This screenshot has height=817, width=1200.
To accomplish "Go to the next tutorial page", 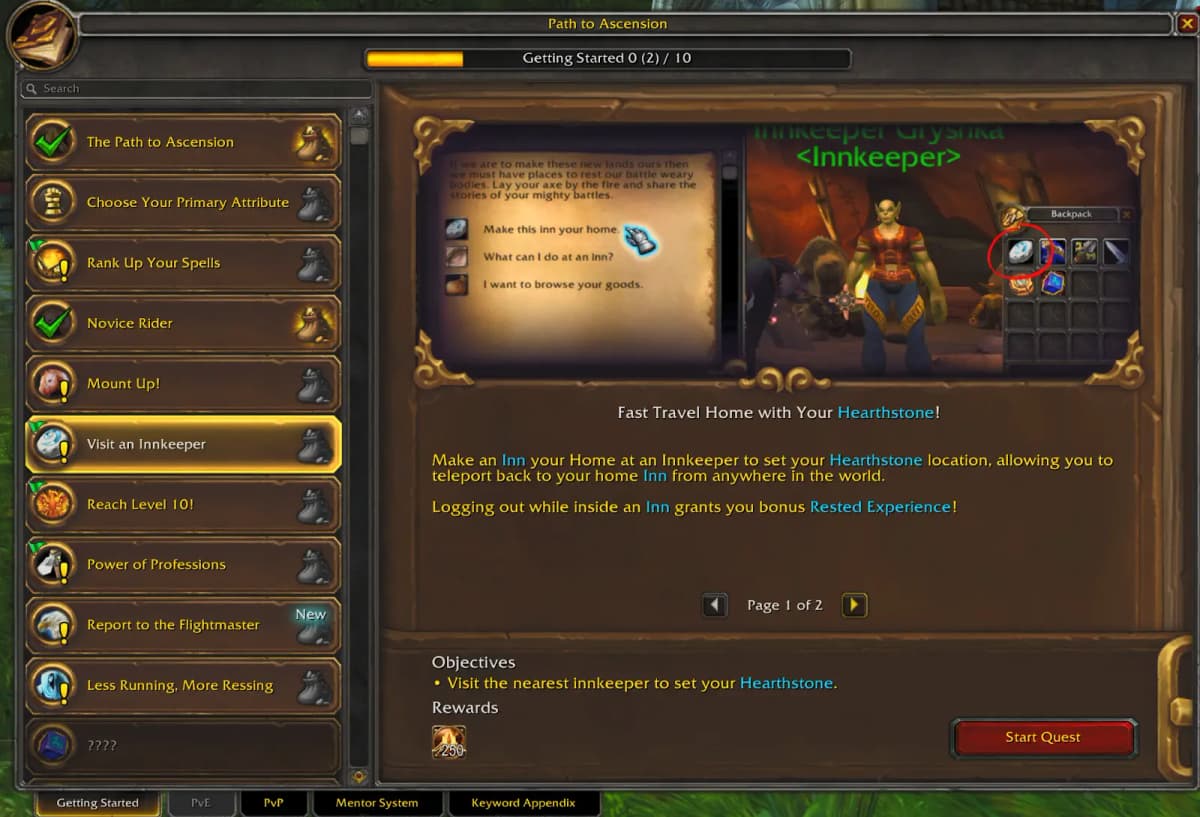I will (x=854, y=605).
